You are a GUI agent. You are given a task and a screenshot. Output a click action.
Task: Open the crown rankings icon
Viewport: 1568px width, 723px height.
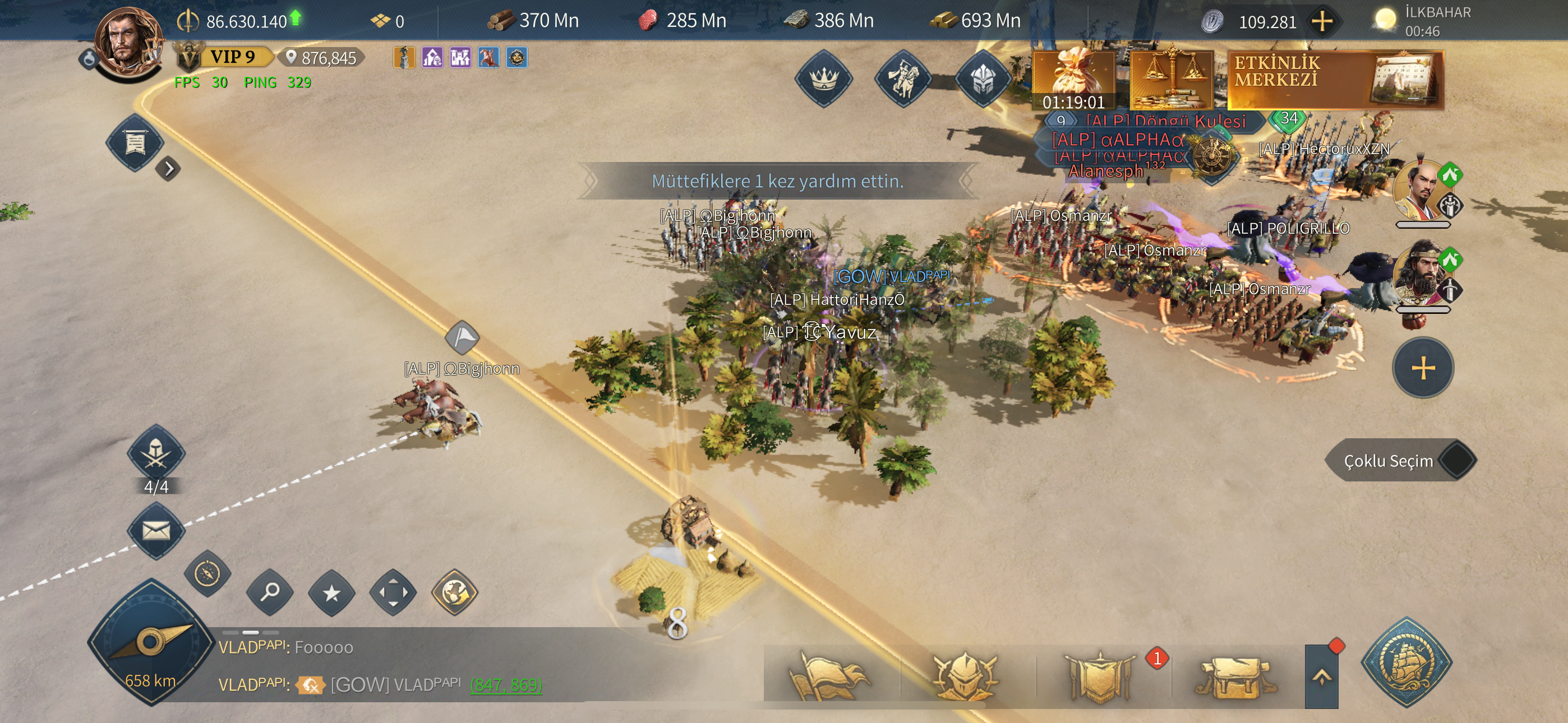click(824, 79)
